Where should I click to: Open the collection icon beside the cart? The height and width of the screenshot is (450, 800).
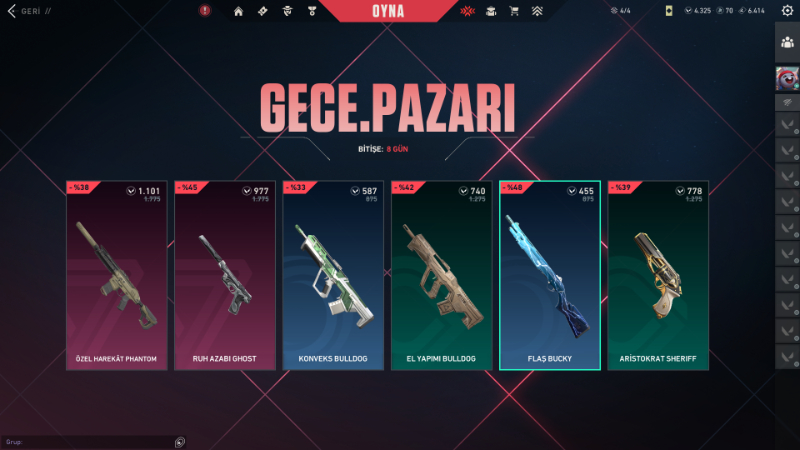[491, 12]
